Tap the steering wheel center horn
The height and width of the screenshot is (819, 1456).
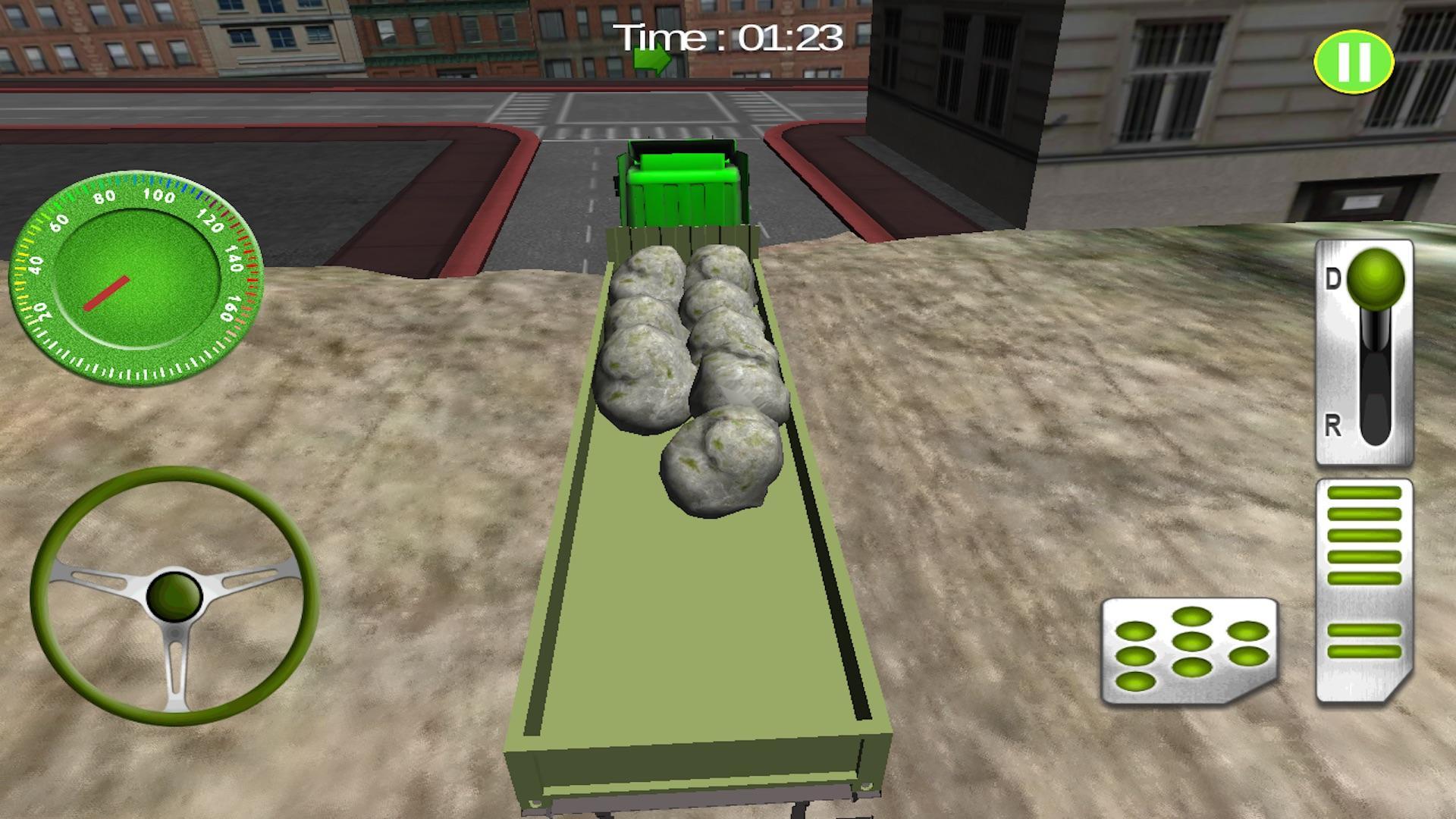tap(173, 595)
